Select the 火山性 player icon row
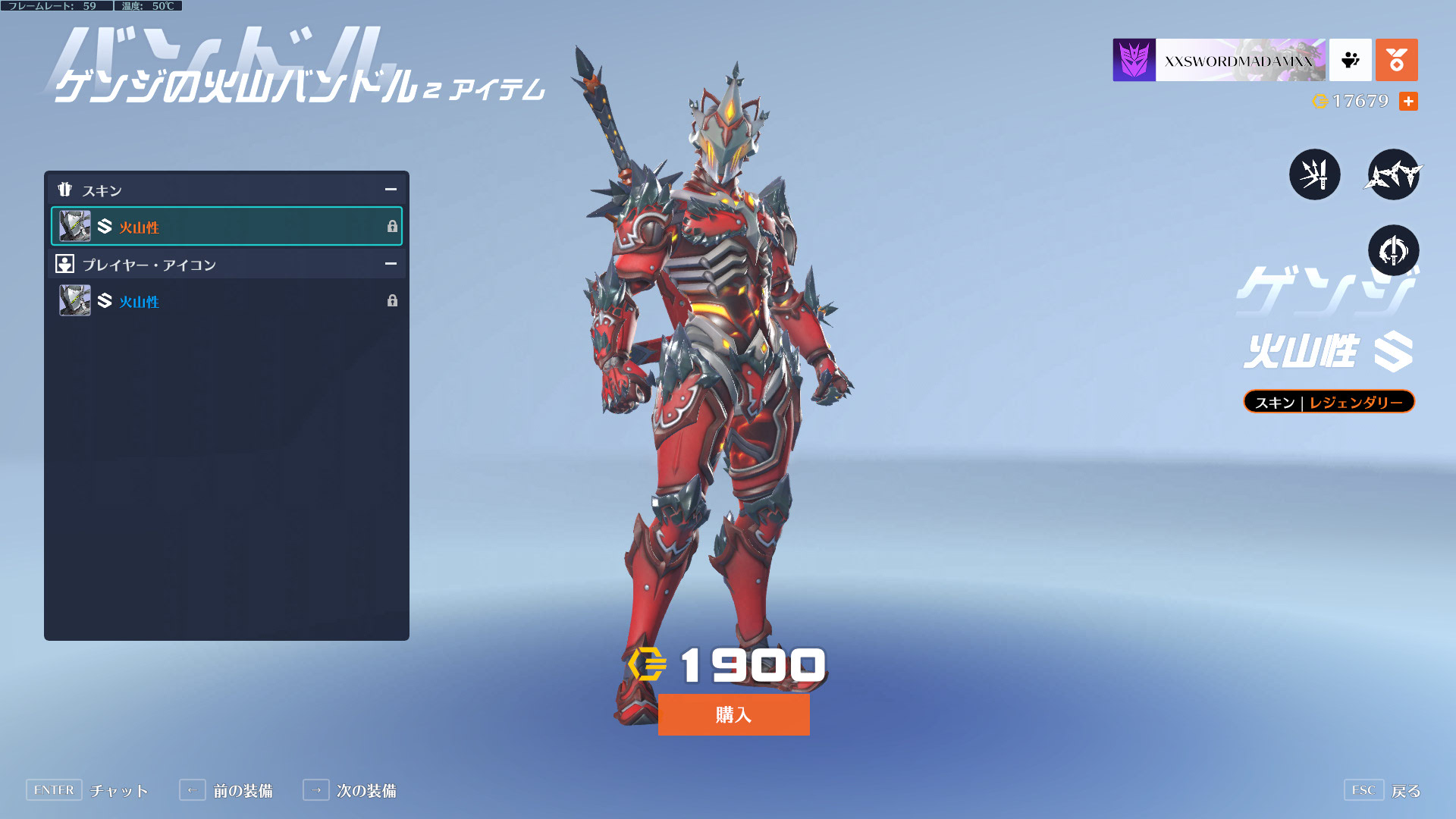Image resolution: width=1456 pixels, height=819 pixels. pos(226,301)
